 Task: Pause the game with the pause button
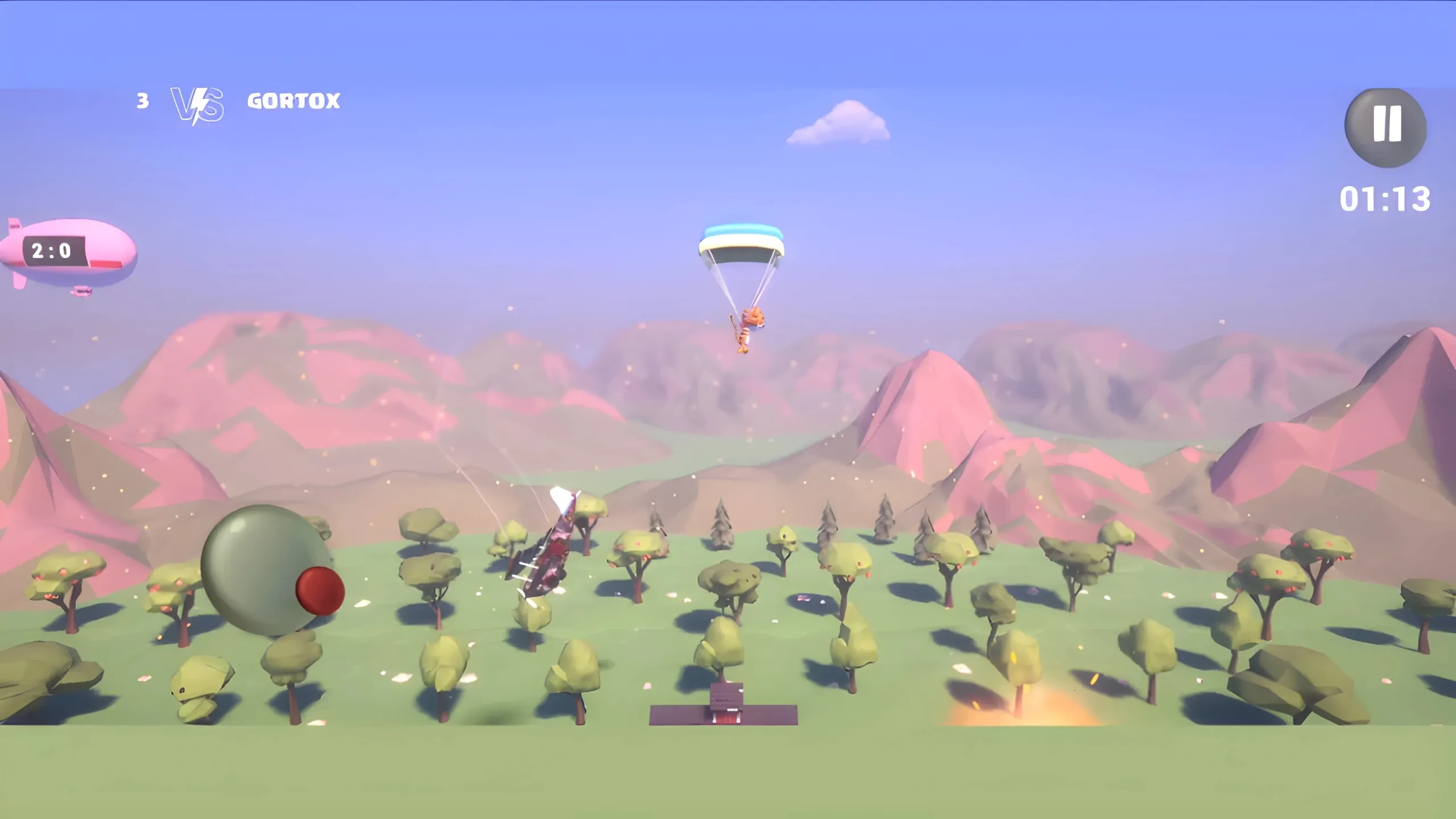1385,126
